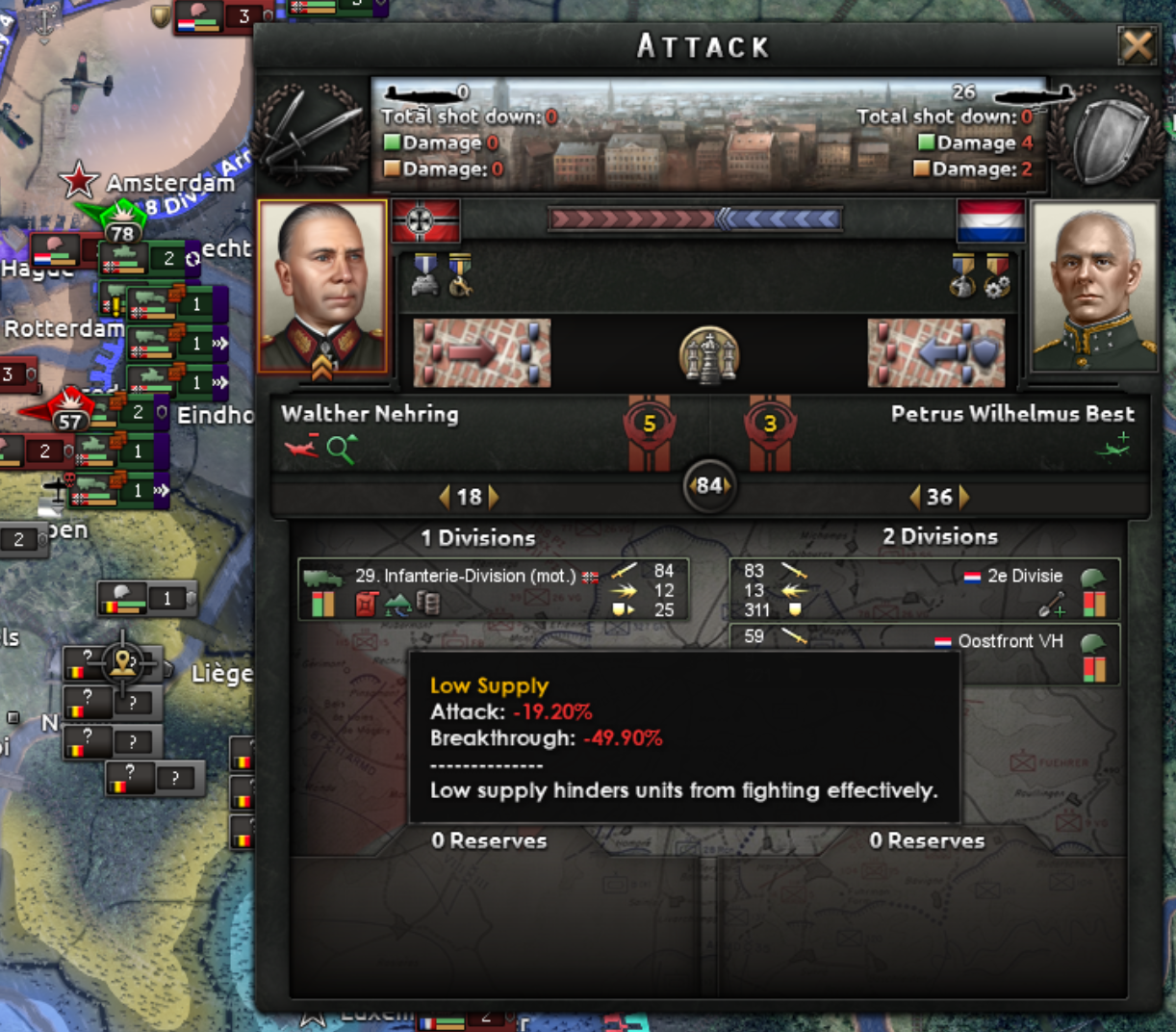
Task: Click the attacker's tactic icon with red arrow
Action: [x=481, y=353]
